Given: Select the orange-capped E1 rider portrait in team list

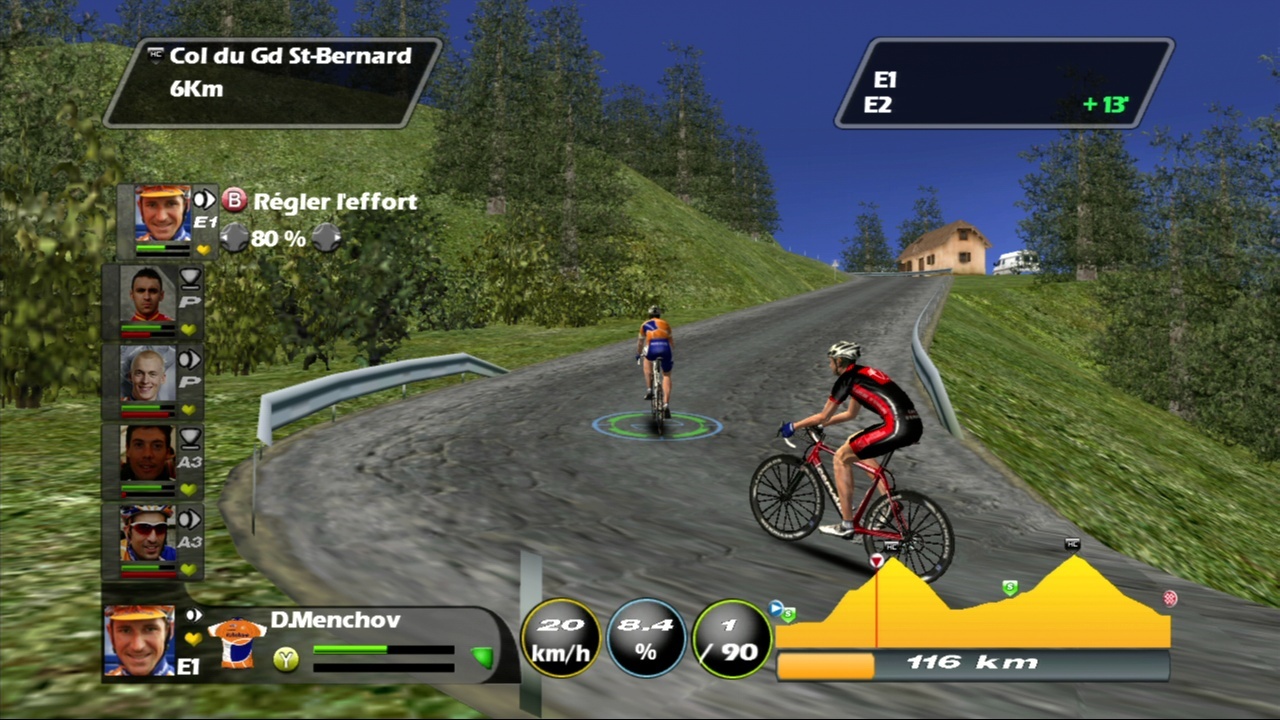Looking at the screenshot, I should pos(162,213).
